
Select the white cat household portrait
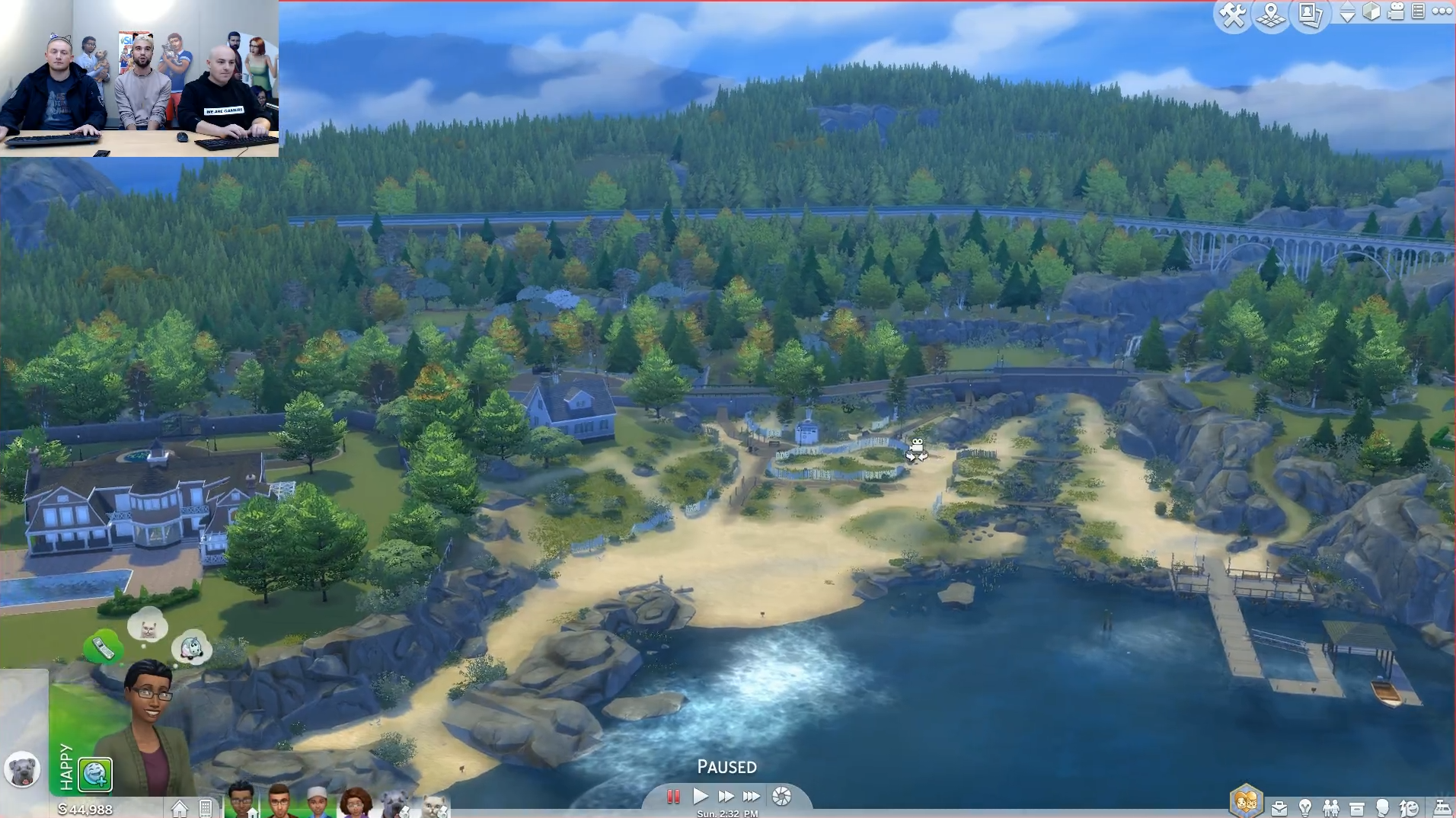[435, 806]
